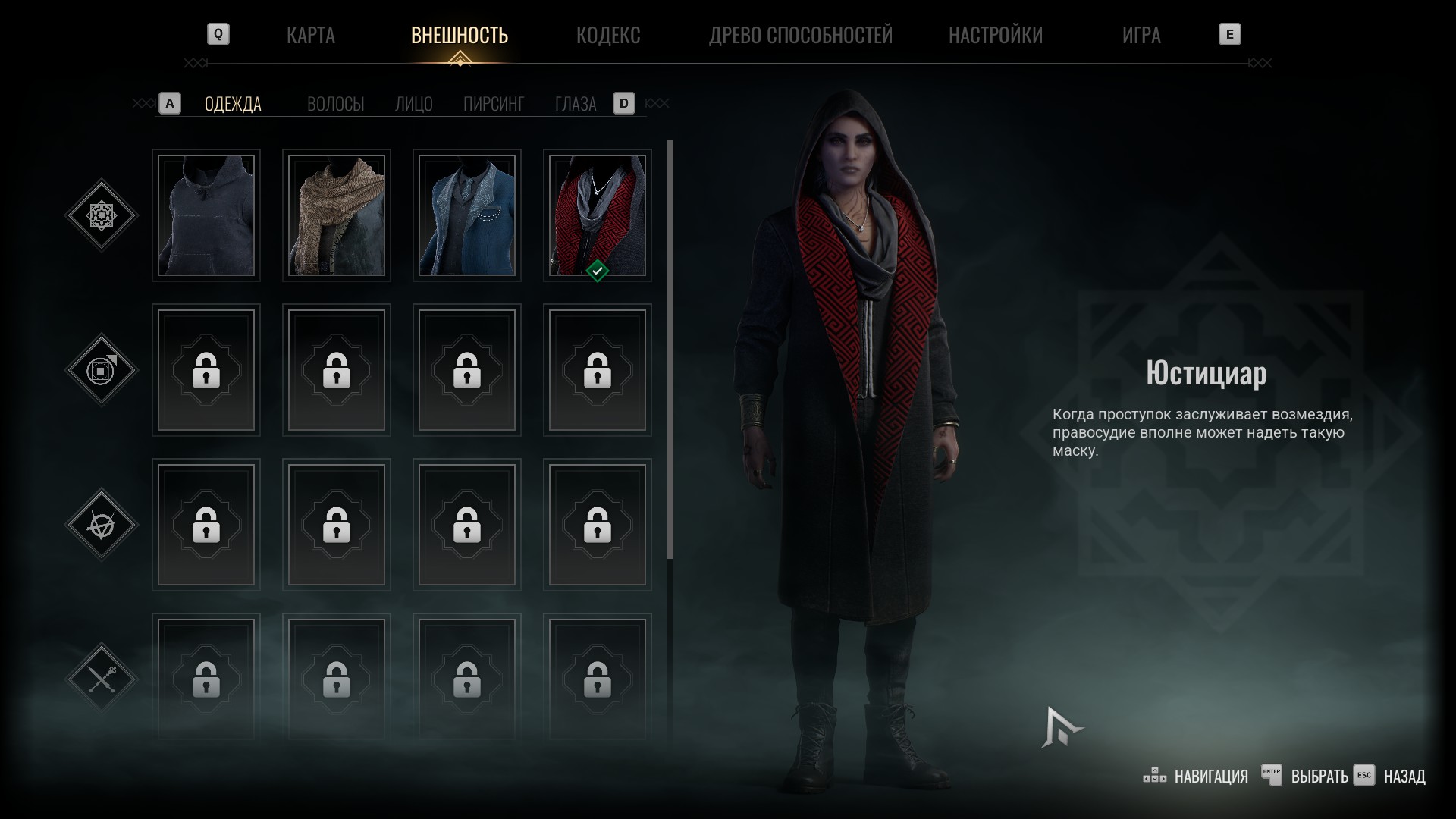Open the Лицо category
Viewport: 1456px width, 819px height.
click(413, 104)
